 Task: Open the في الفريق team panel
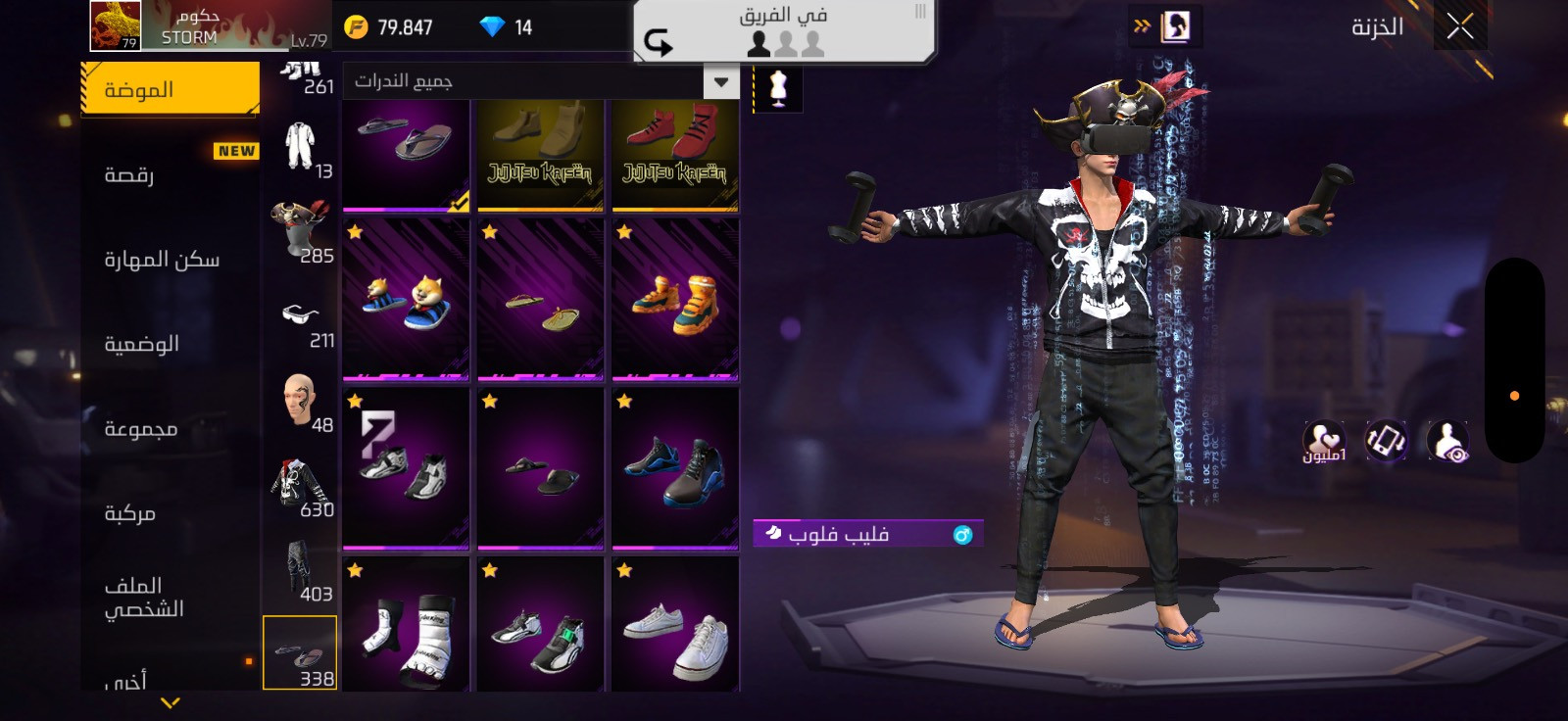pyautogui.click(x=784, y=30)
